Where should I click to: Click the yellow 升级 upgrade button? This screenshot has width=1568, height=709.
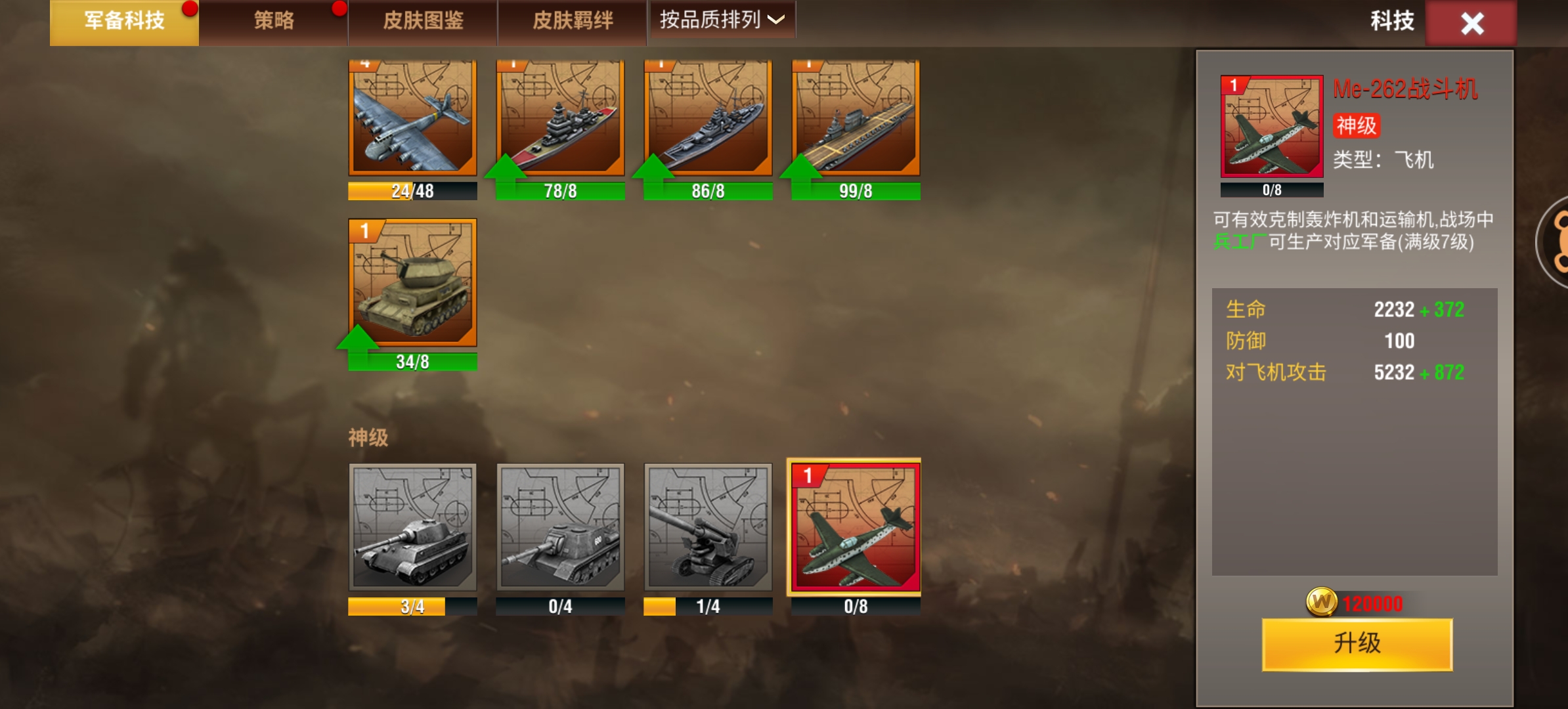1357,644
